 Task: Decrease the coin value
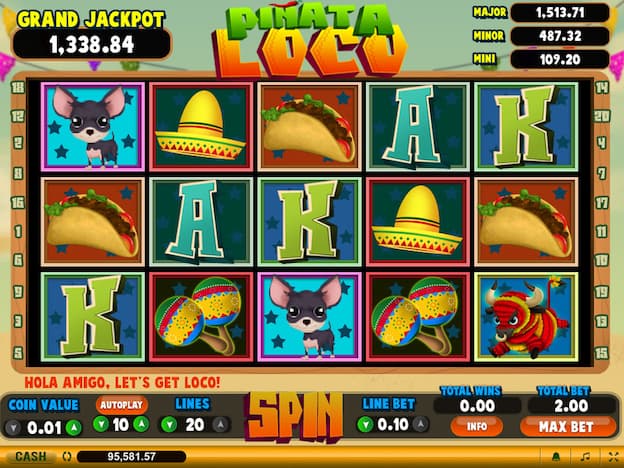(x=11, y=429)
